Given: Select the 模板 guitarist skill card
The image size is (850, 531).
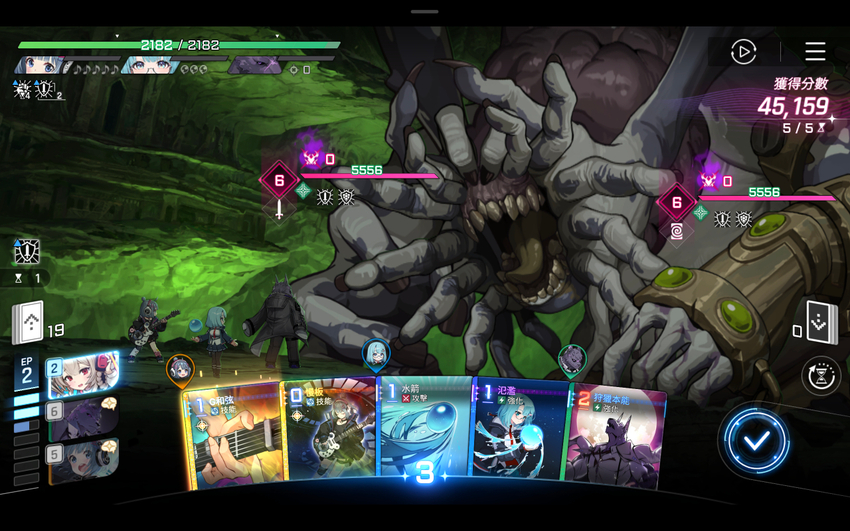Looking at the screenshot, I should click(x=328, y=436).
